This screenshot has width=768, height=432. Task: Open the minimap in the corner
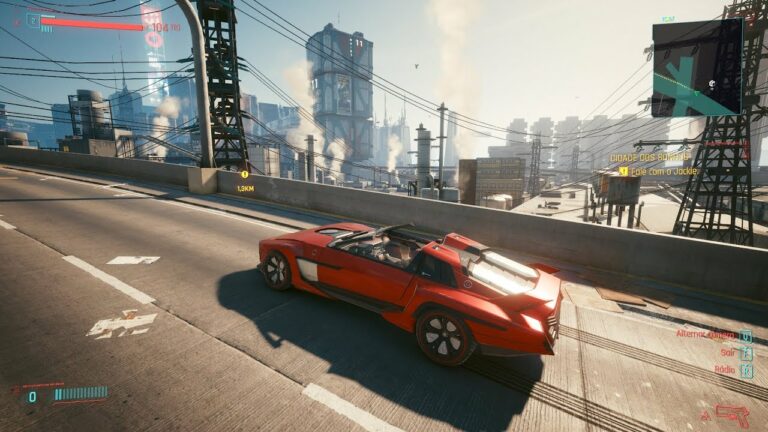(697, 67)
